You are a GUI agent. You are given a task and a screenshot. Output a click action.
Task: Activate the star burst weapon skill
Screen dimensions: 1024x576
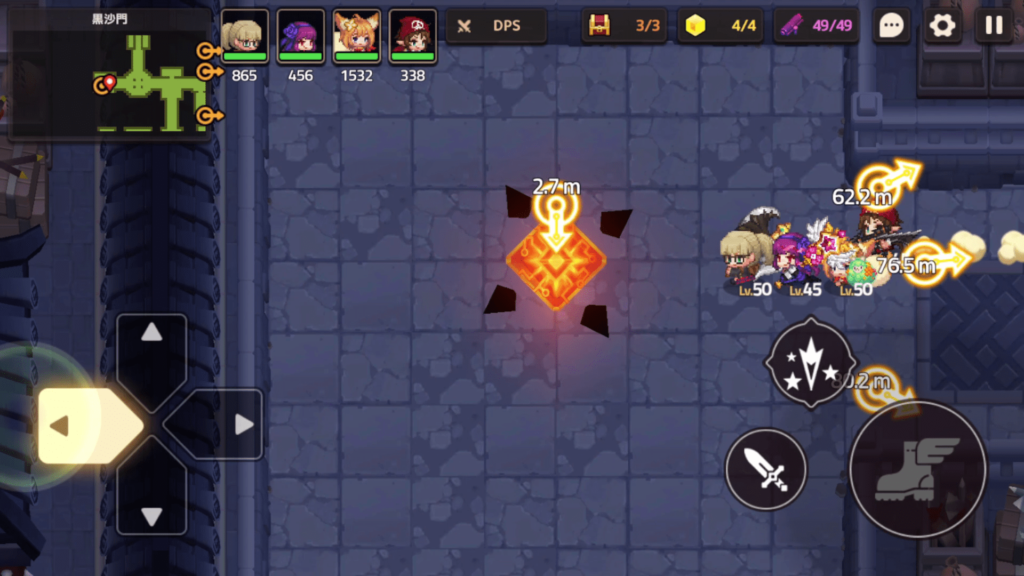pos(810,361)
